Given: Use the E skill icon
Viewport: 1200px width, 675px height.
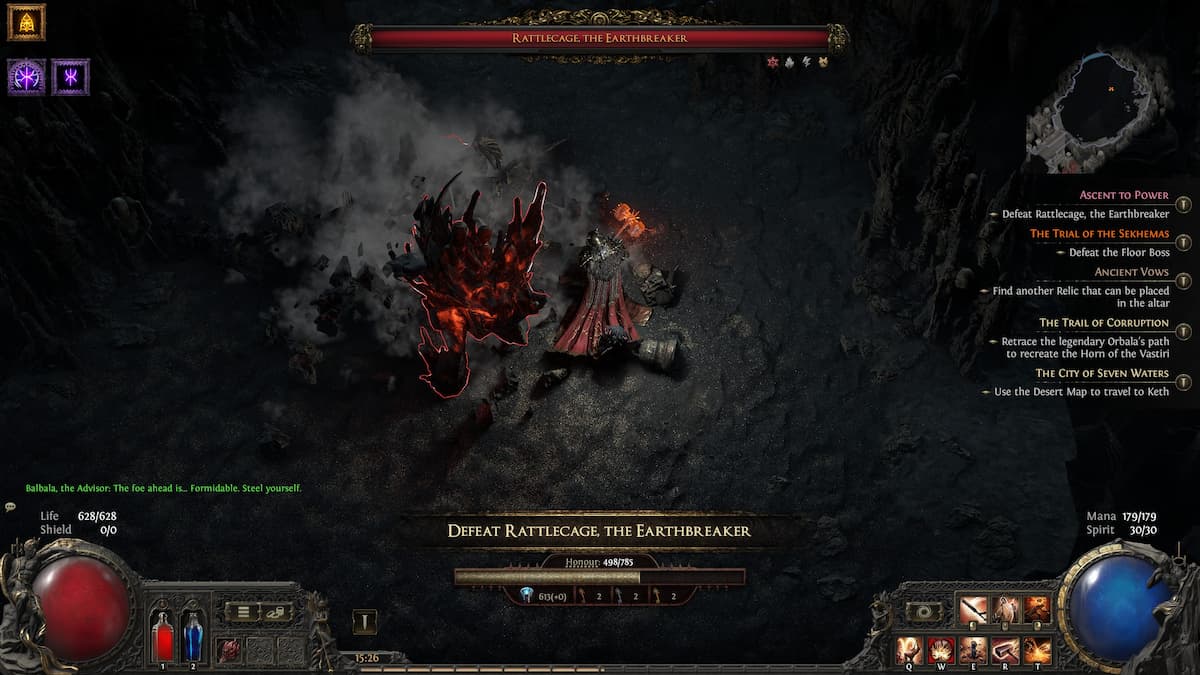Looking at the screenshot, I should coord(974,649).
